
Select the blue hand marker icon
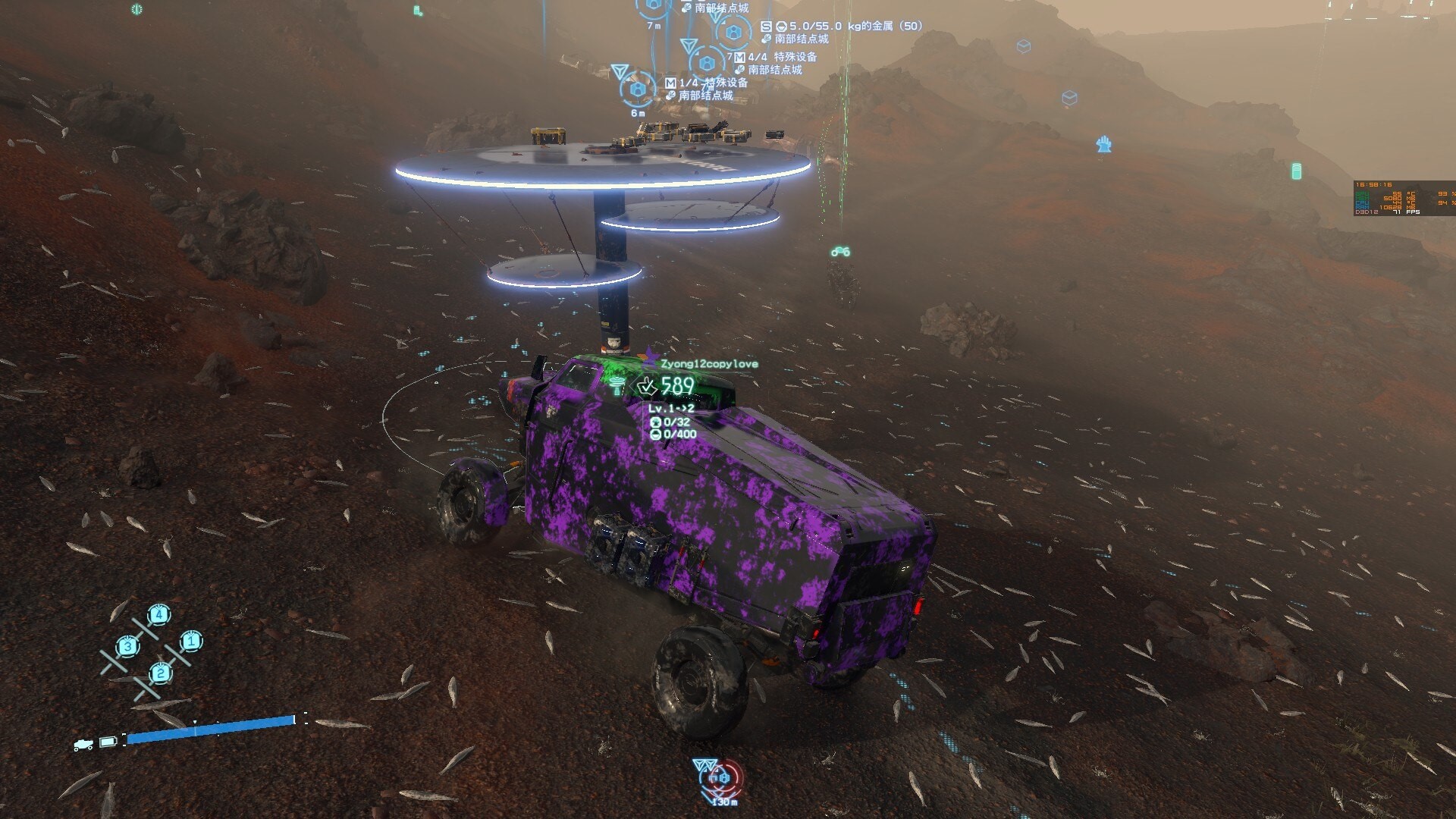click(x=1104, y=144)
